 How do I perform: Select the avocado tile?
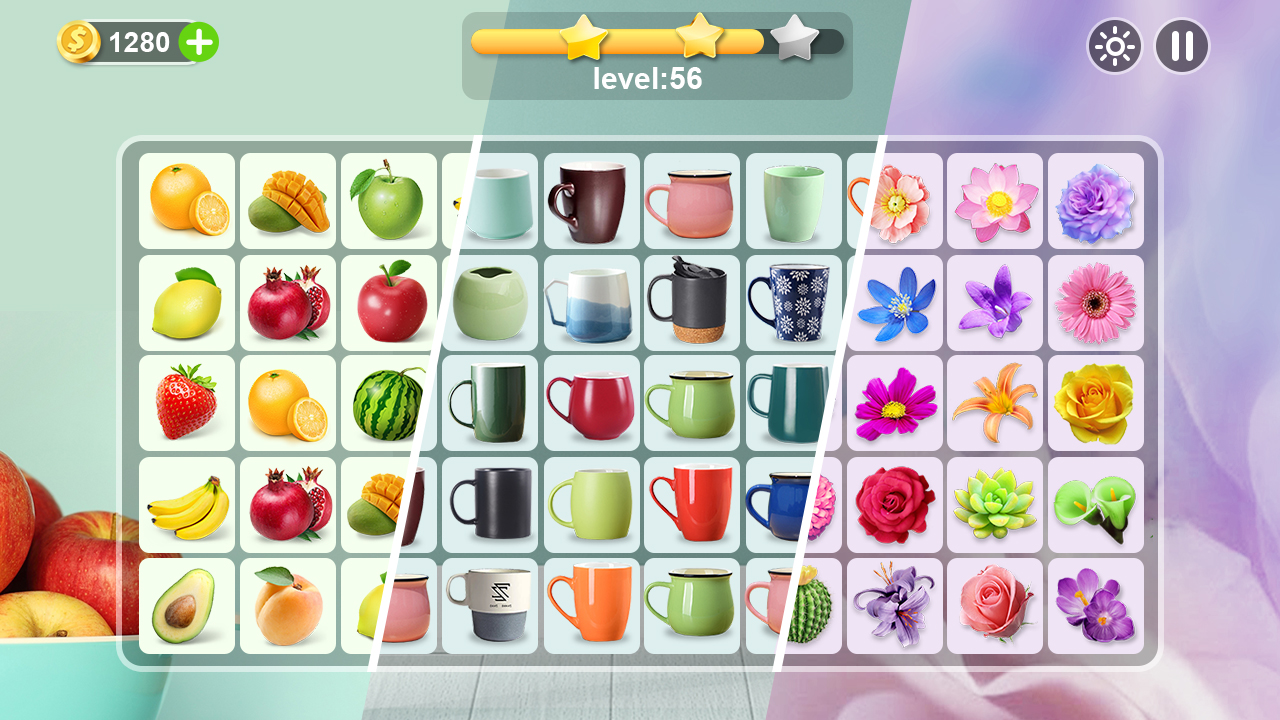[187, 606]
